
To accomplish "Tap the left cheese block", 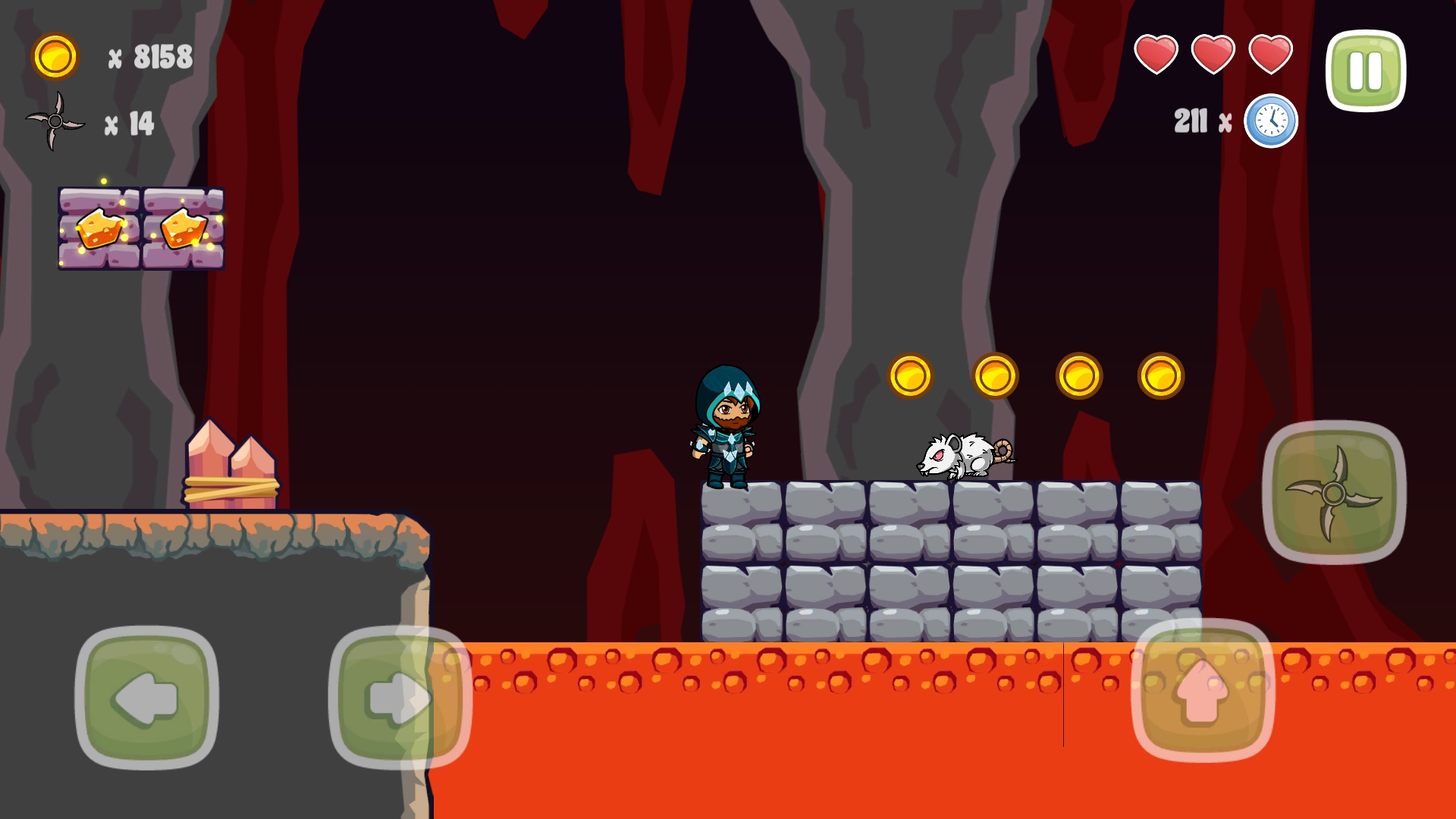I will point(99,227).
